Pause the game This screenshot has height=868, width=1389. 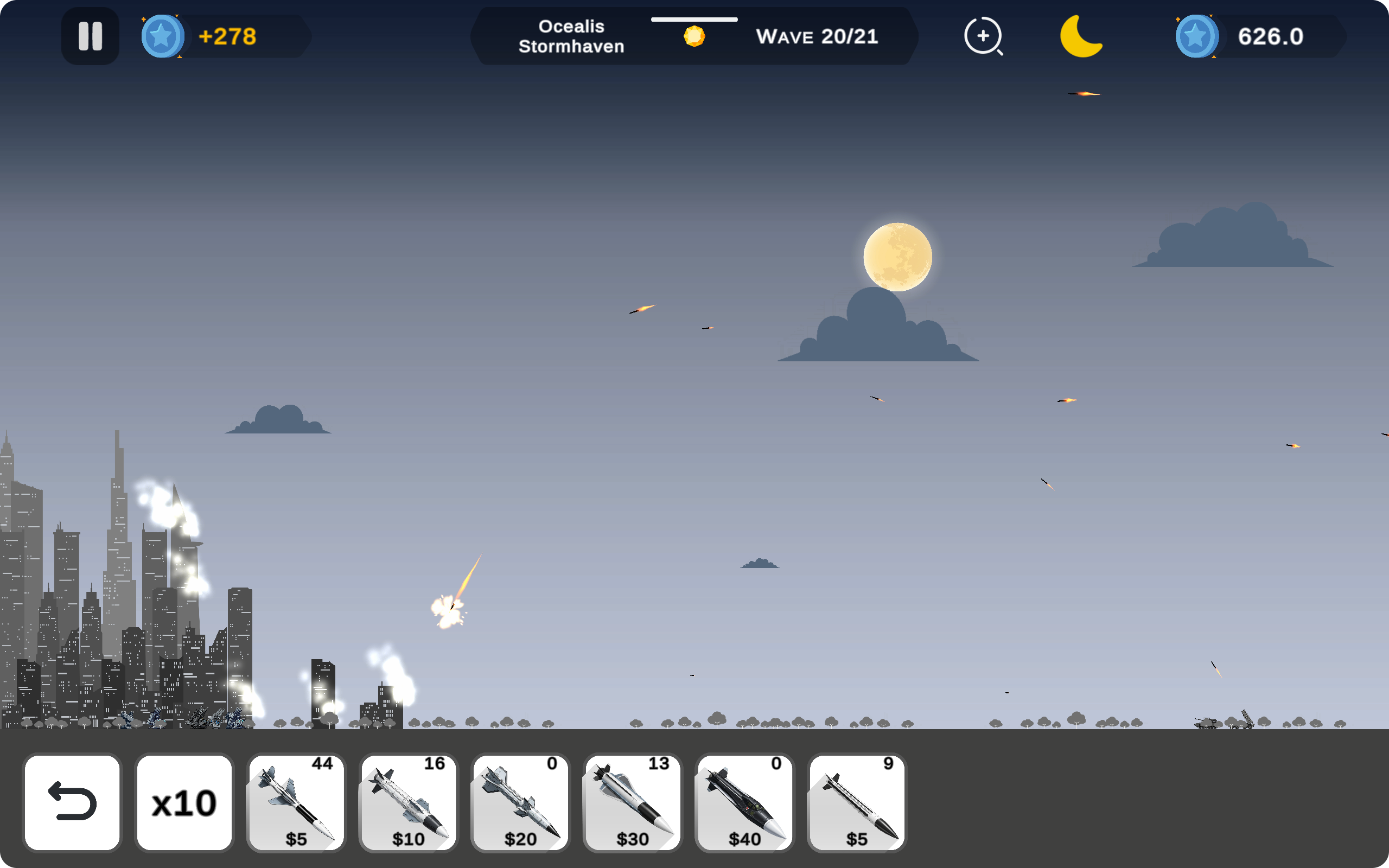coord(90,36)
